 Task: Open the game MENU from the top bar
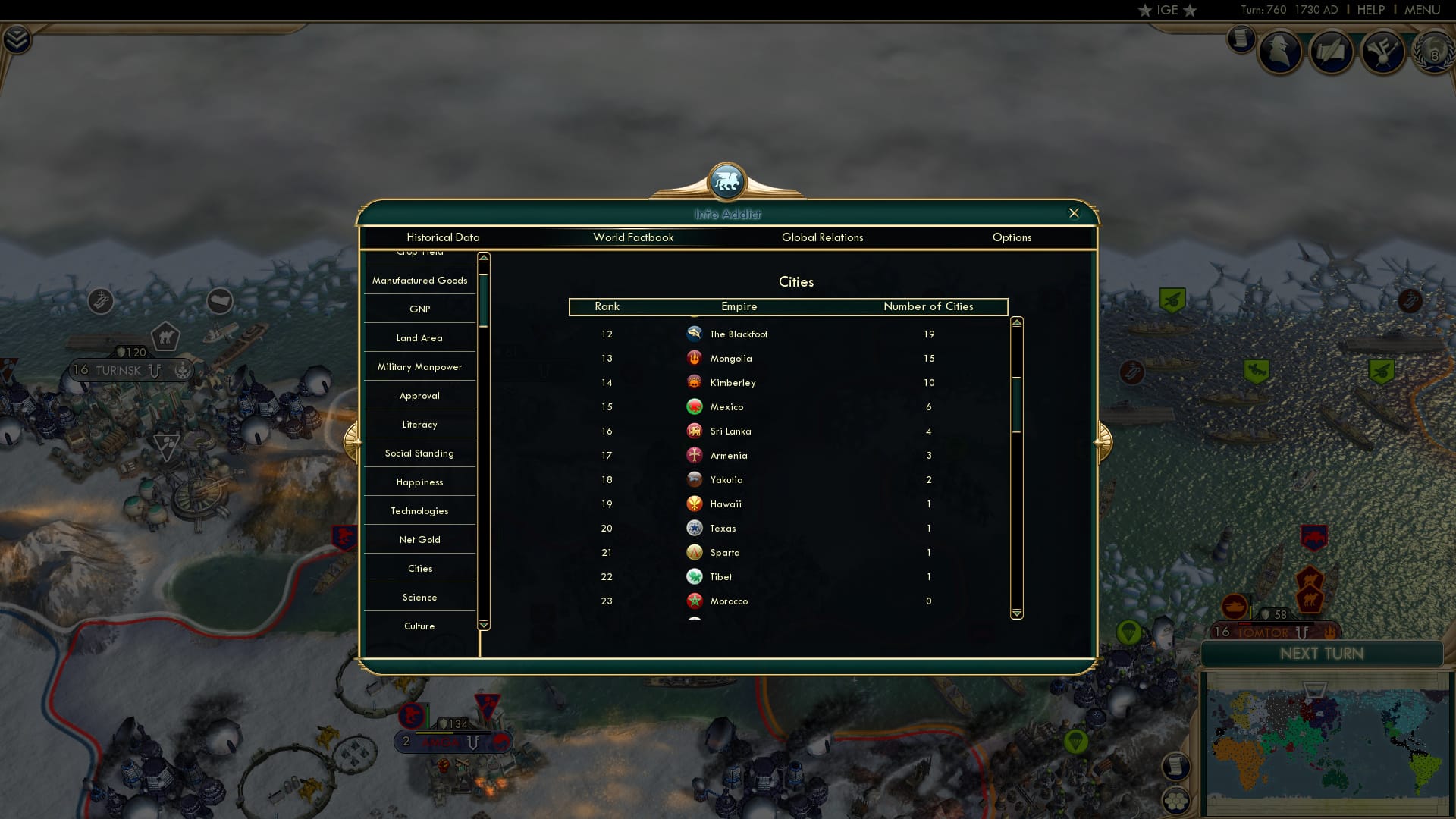click(x=1421, y=10)
